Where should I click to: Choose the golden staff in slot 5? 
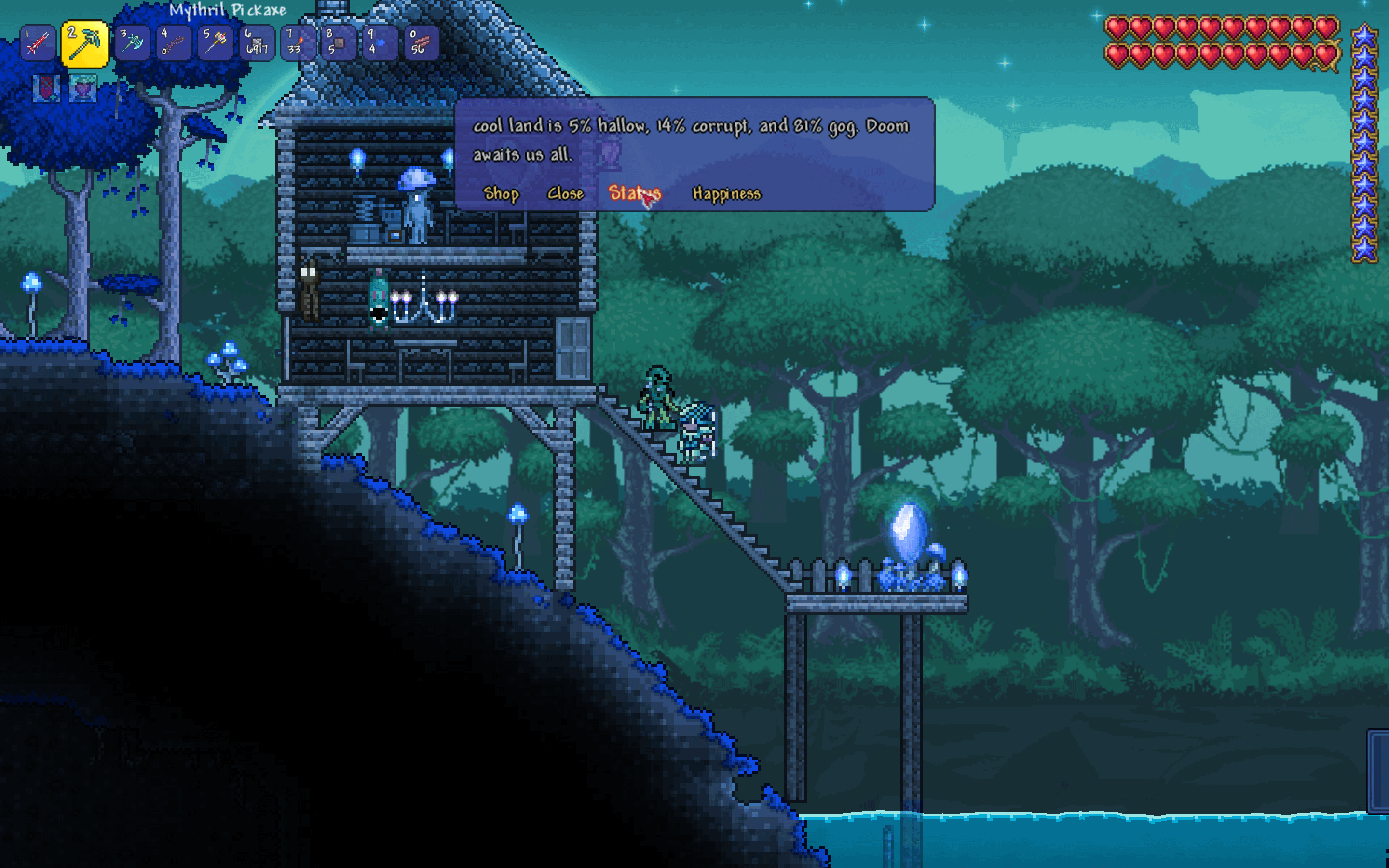click(x=215, y=43)
